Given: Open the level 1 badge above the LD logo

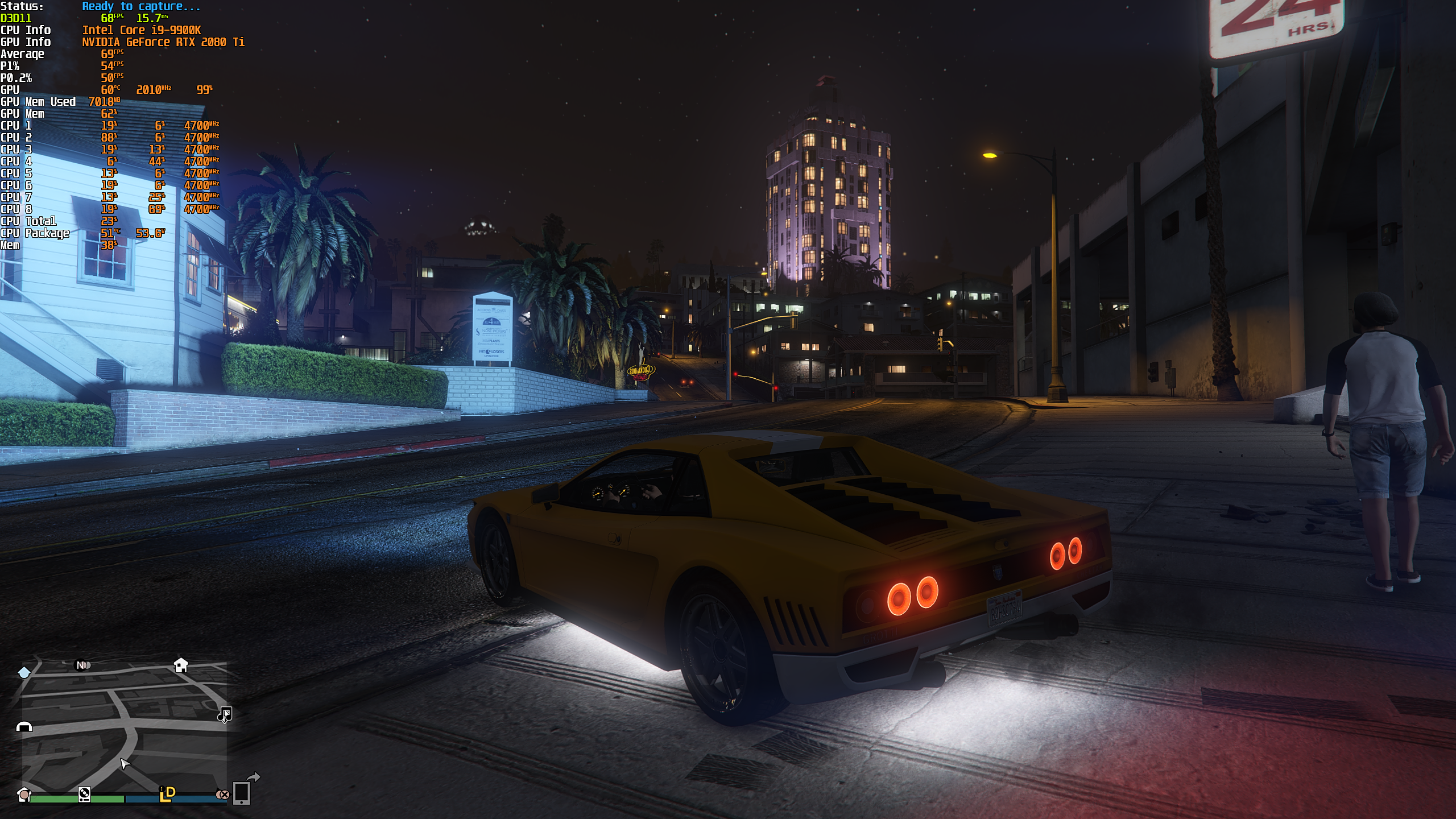Looking at the screenshot, I should click(162, 789).
